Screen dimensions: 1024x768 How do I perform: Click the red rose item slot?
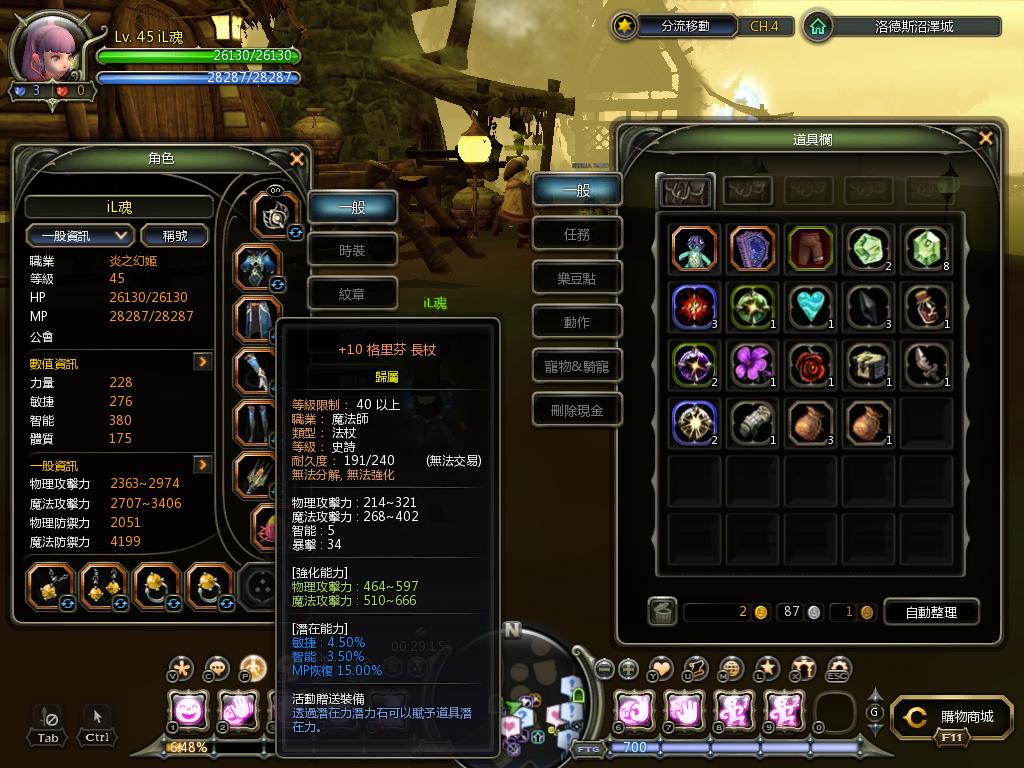[x=810, y=364]
